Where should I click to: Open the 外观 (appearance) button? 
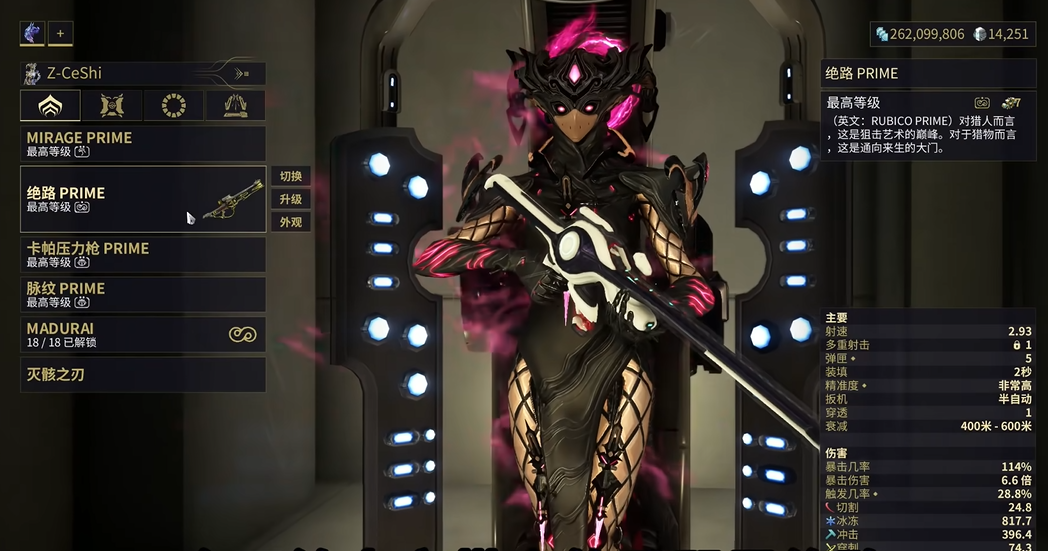pos(290,222)
